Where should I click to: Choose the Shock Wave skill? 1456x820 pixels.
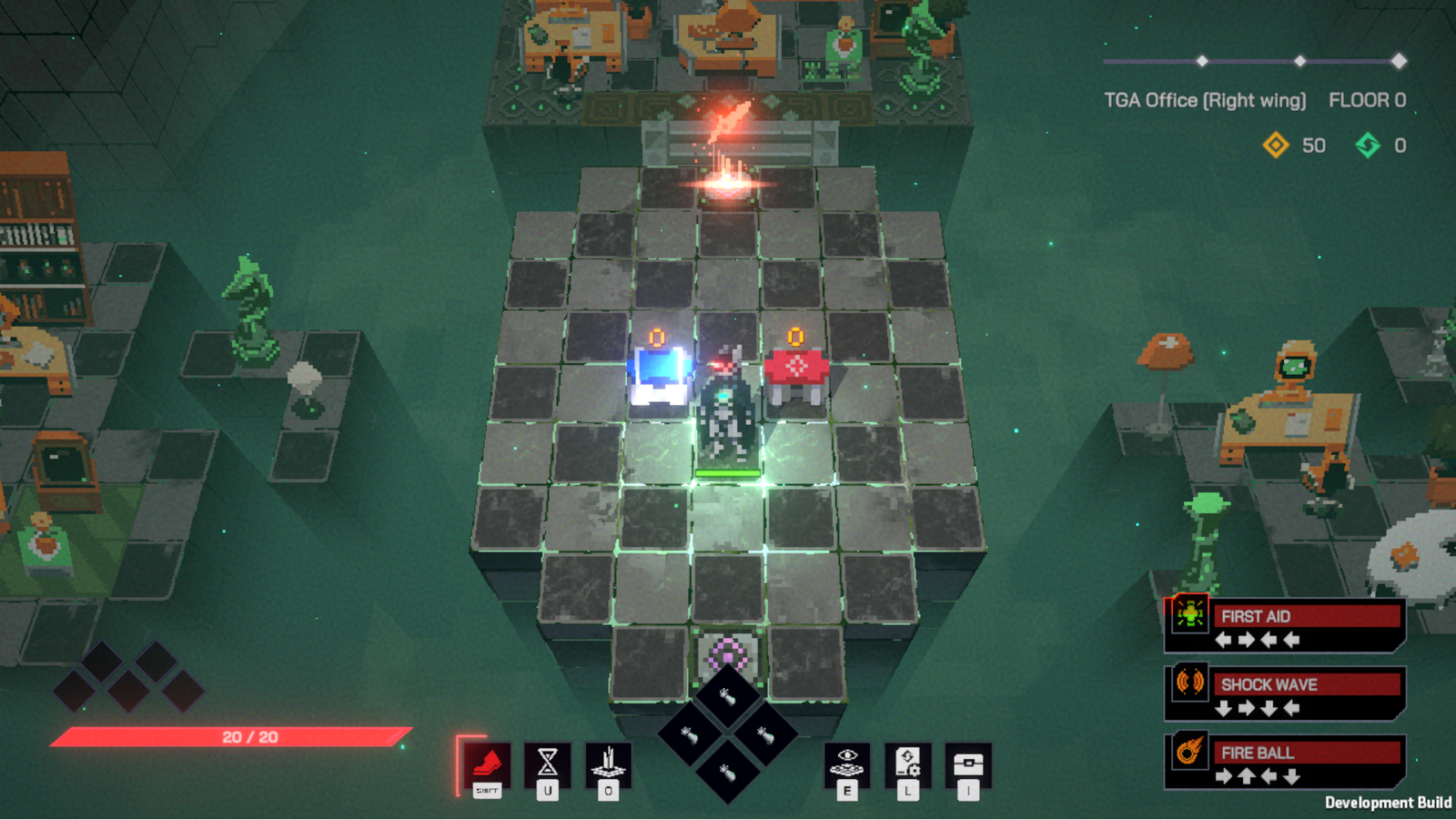(1285, 694)
